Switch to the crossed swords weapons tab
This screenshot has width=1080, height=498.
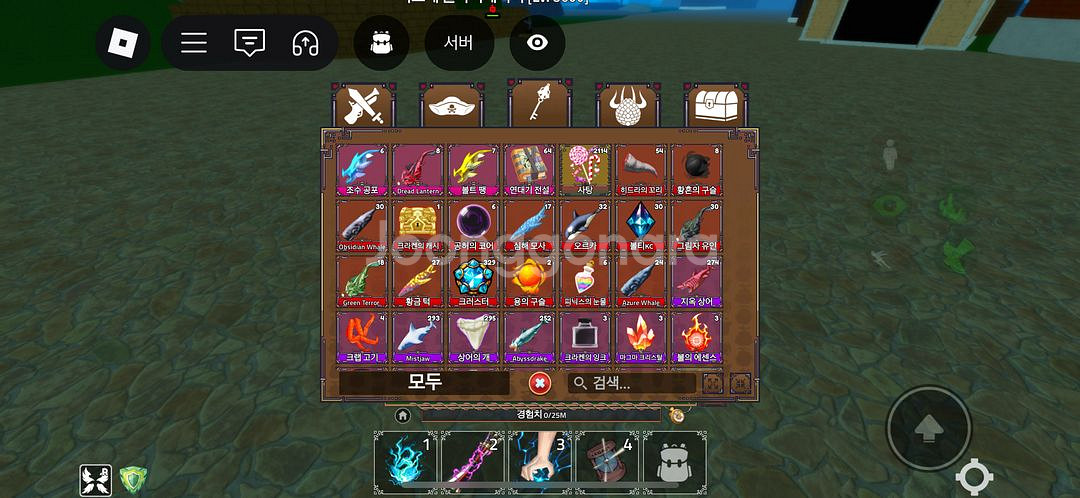(363, 105)
